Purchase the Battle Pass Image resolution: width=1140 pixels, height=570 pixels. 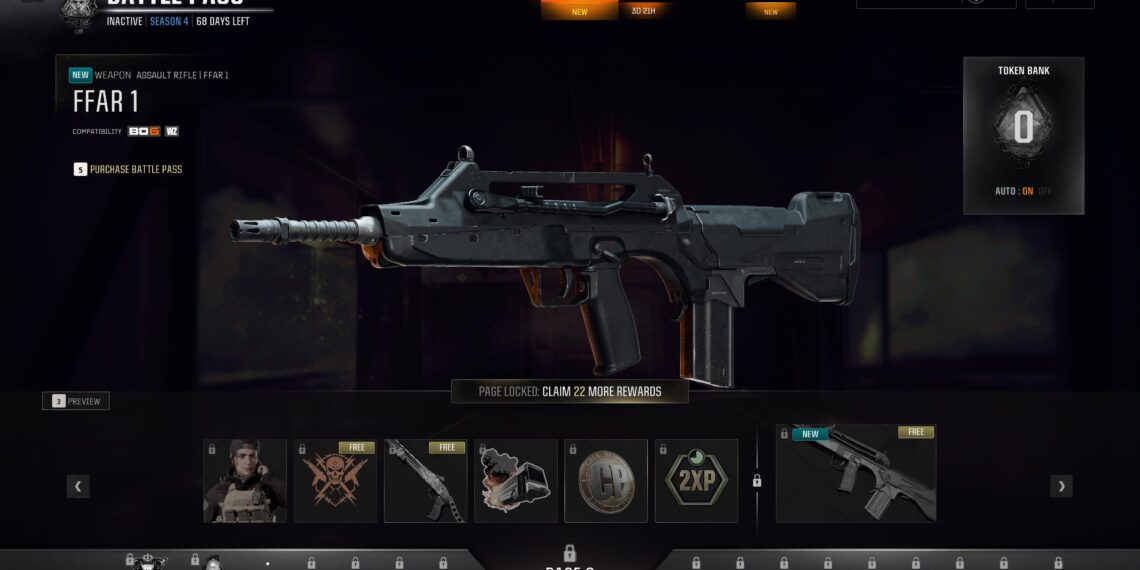[x=135, y=170]
